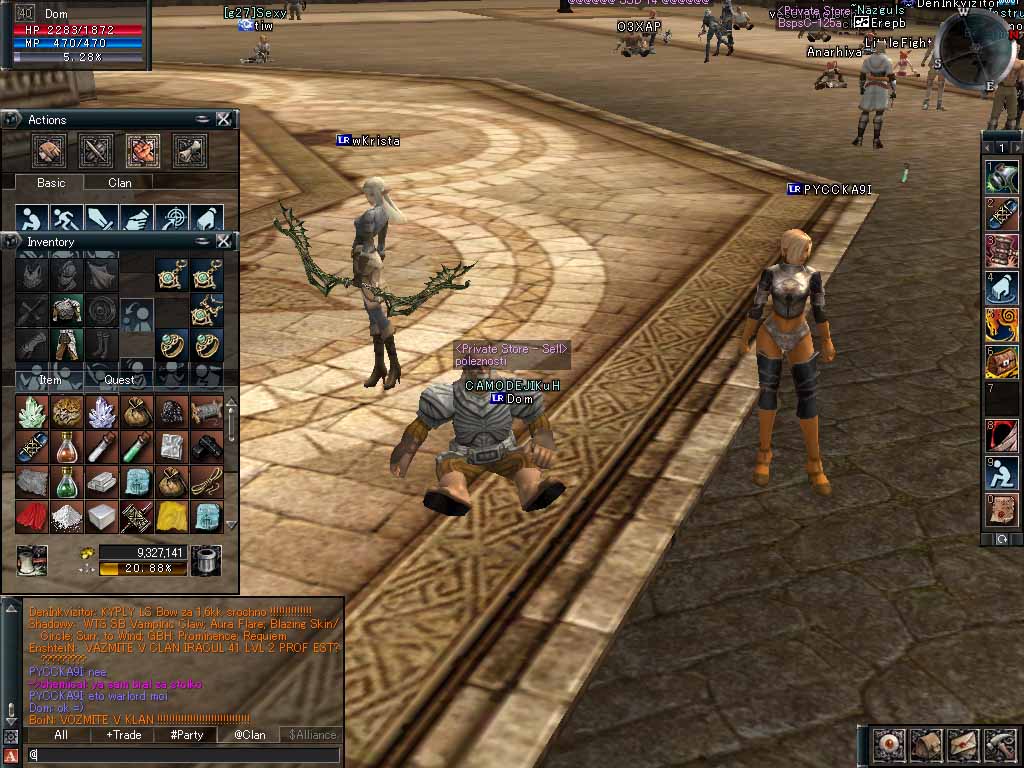Close the Inventory window

pos(224,241)
